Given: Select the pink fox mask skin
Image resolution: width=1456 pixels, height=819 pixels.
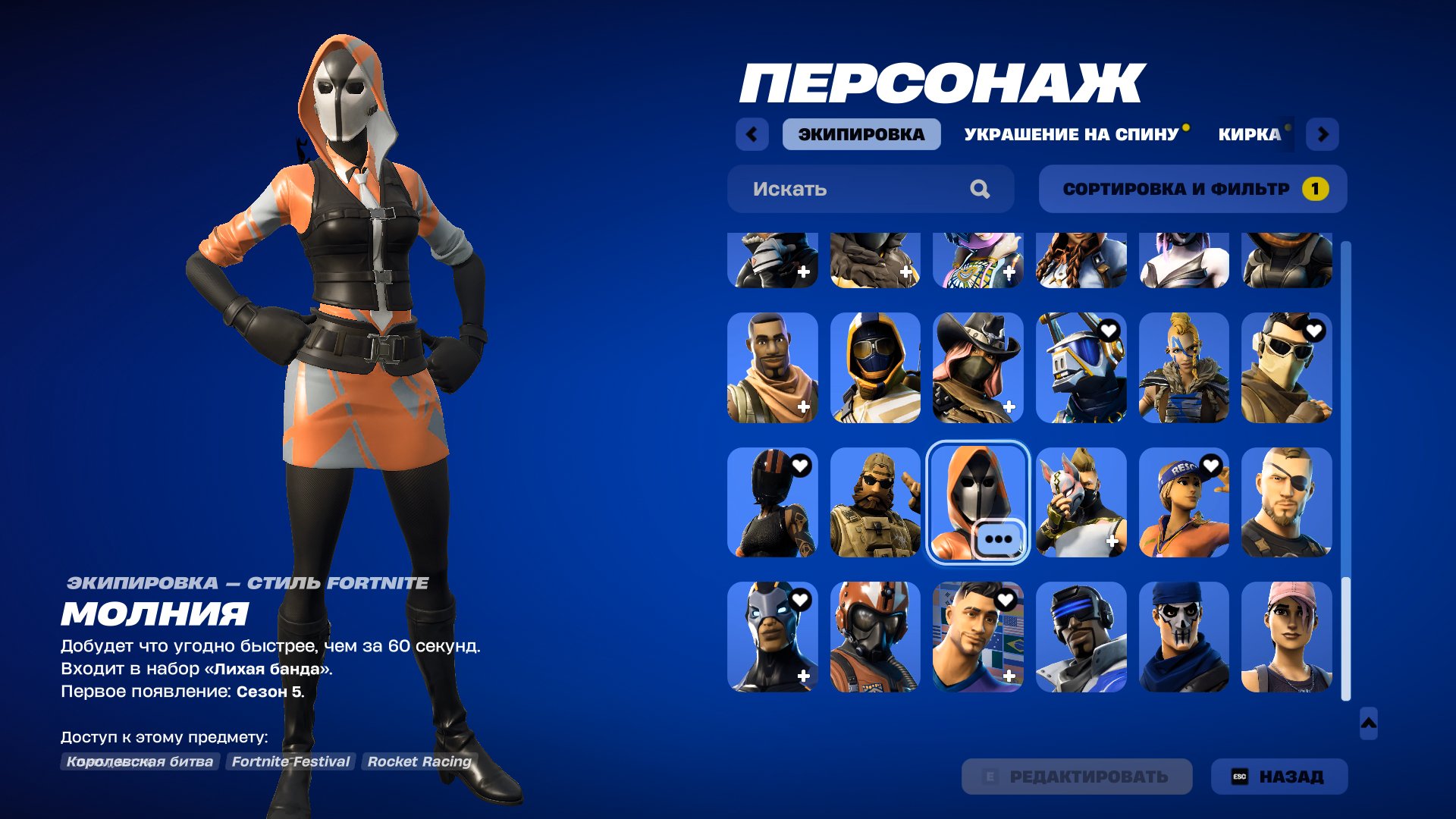Looking at the screenshot, I should tap(1081, 503).
